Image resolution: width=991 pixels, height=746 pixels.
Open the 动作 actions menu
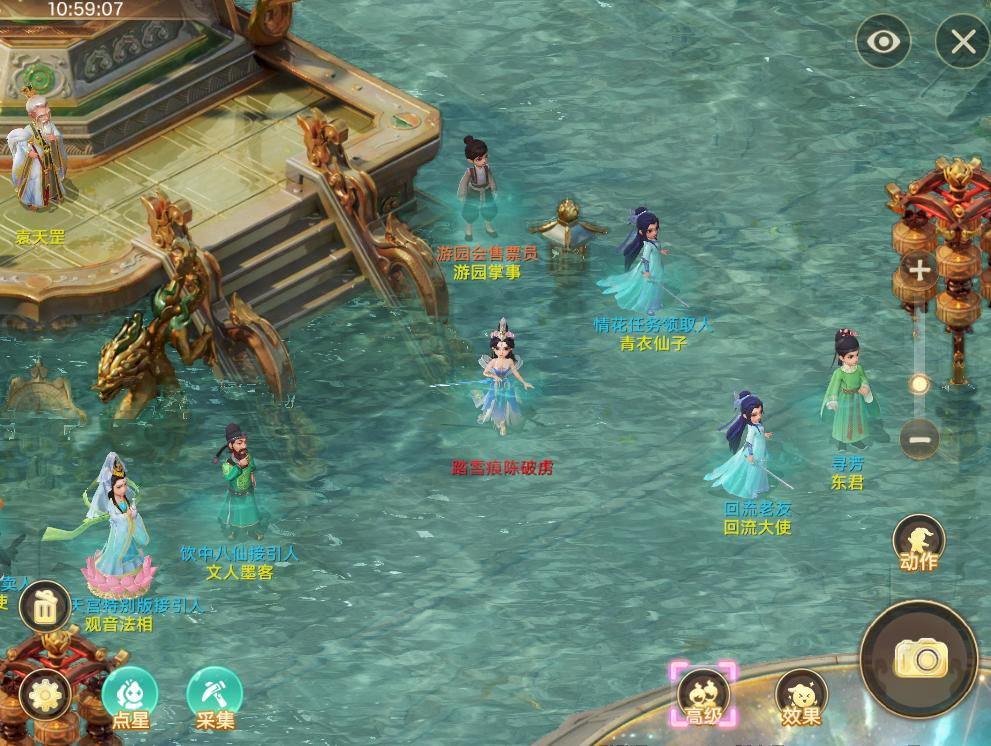(x=918, y=543)
